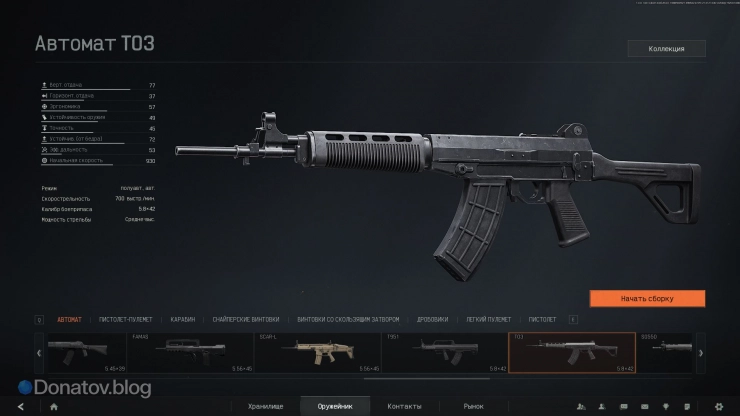
Task: Select the Карабин weapon category
Action: tap(182, 319)
